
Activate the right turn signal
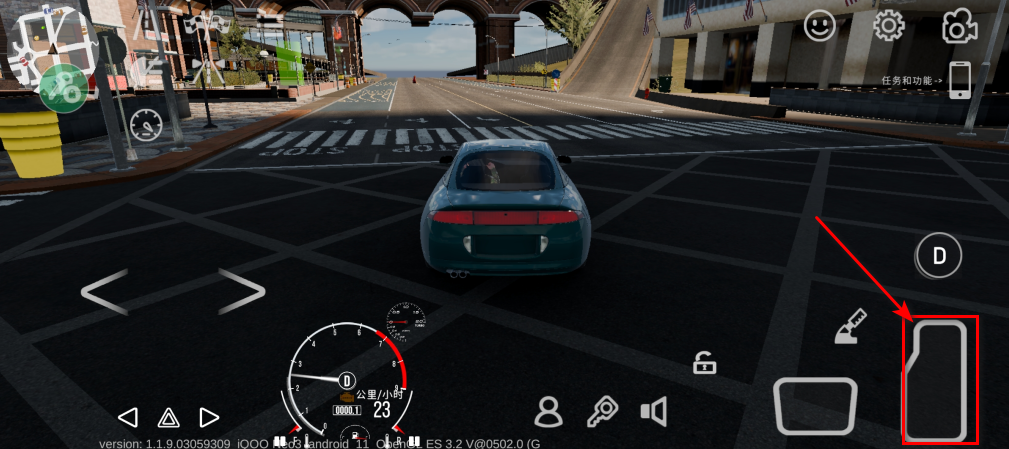click(209, 417)
